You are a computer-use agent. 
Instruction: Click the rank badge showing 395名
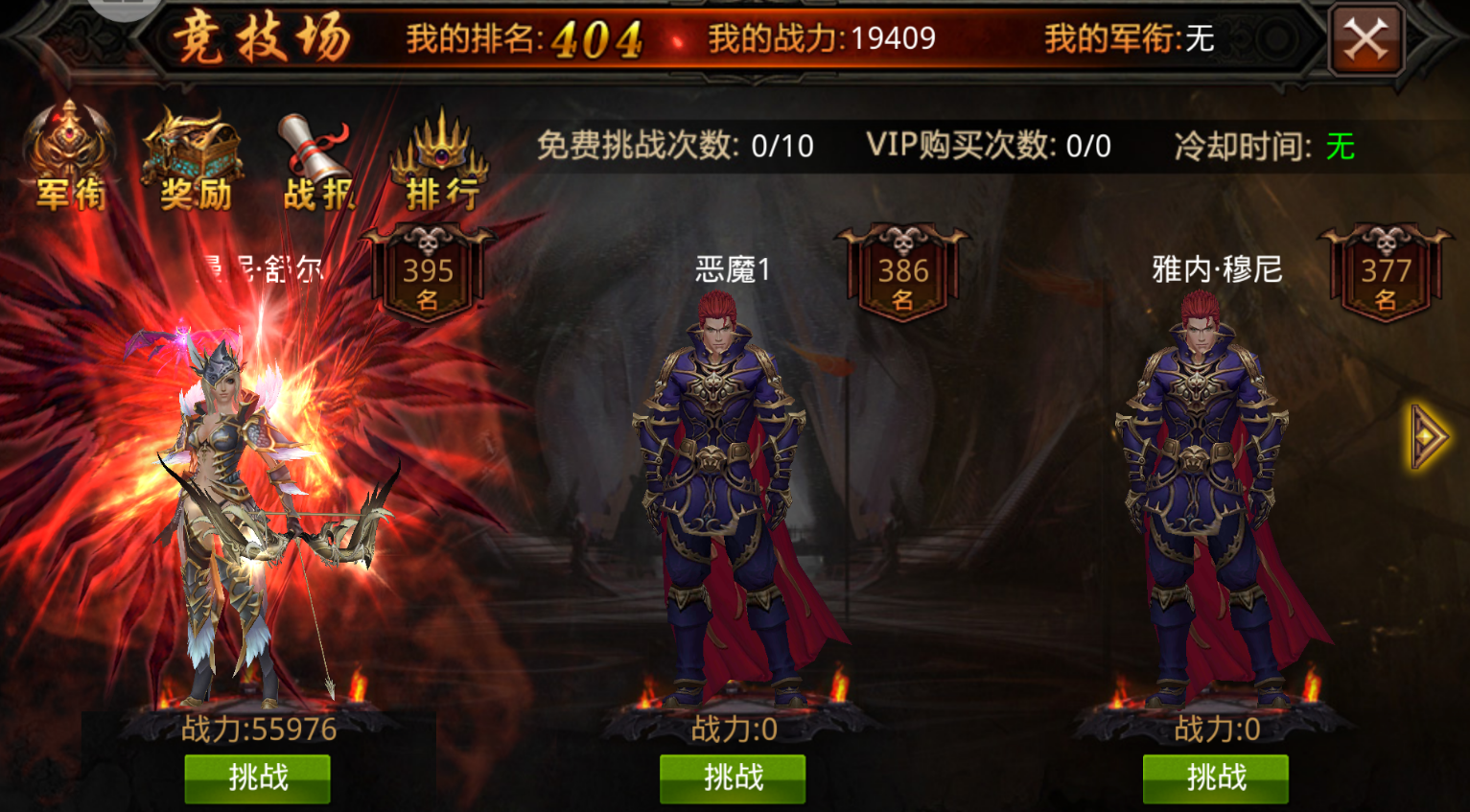click(429, 270)
